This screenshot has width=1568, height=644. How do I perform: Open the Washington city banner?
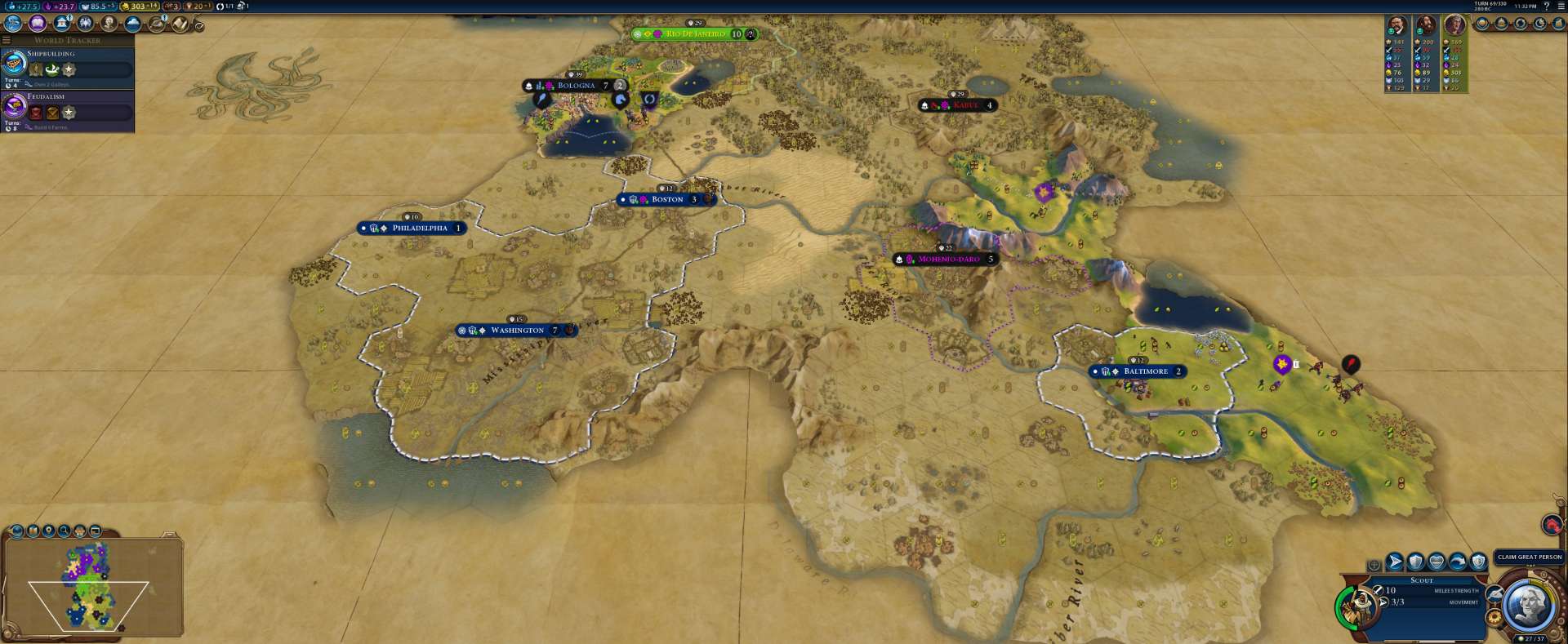coord(517,331)
